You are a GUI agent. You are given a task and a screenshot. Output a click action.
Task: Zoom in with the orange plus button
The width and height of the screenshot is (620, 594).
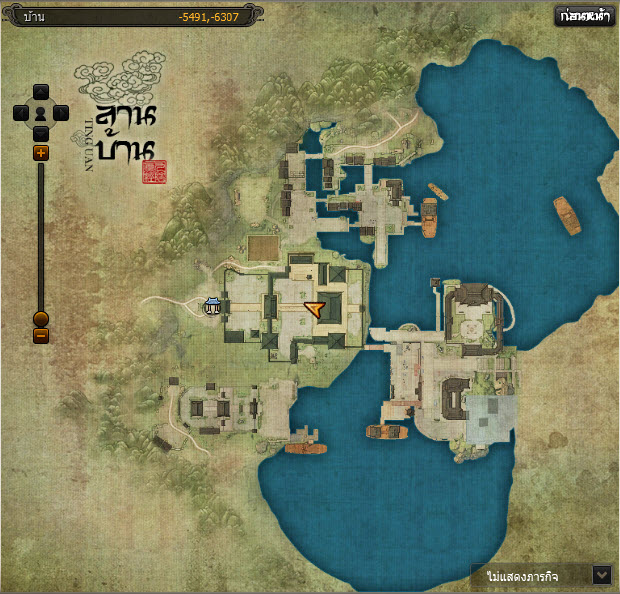pyautogui.click(x=41, y=153)
